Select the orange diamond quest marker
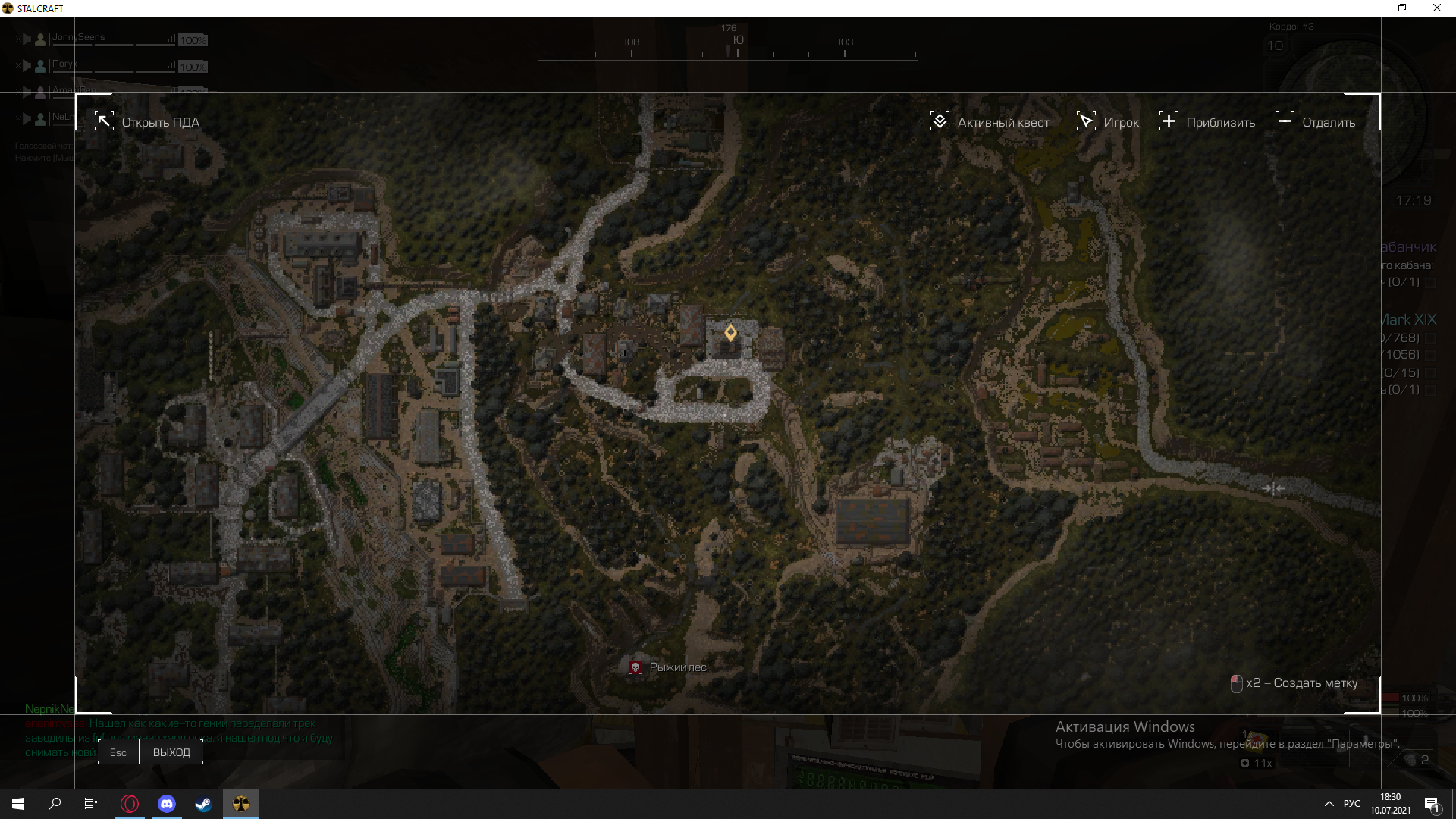1456x819 pixels. click(730, 333)
